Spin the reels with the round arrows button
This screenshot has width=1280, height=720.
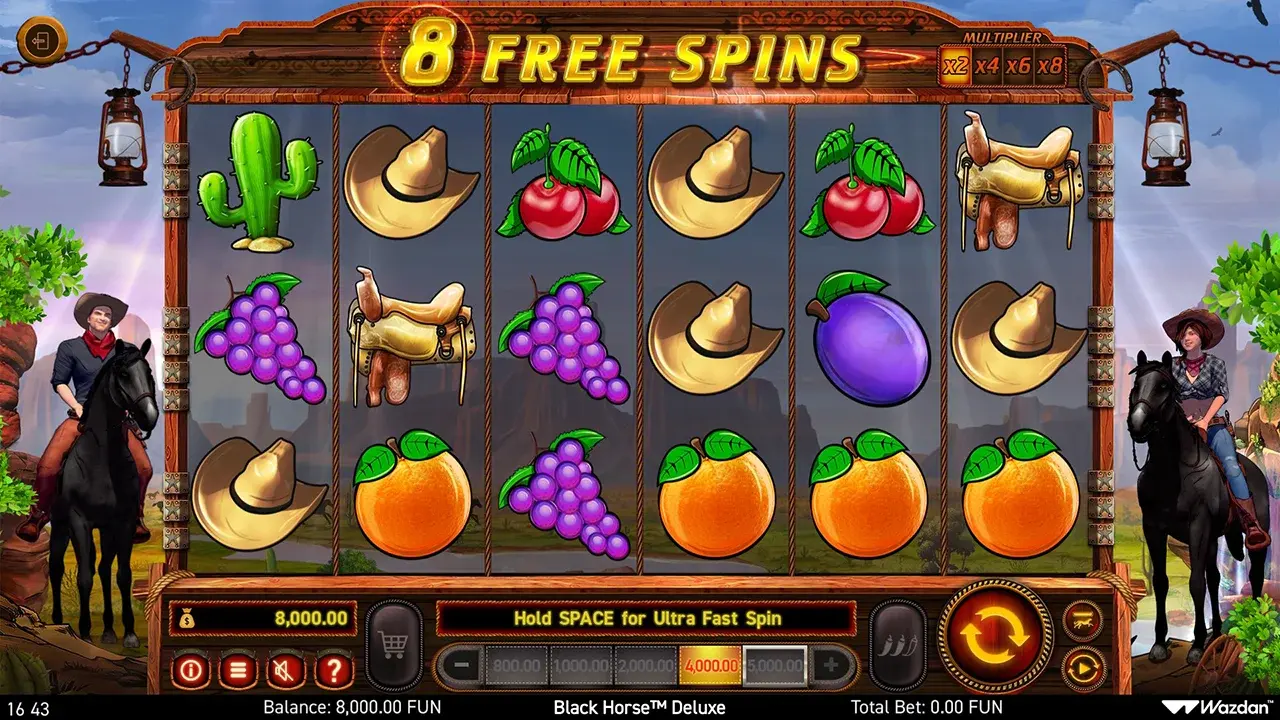(996, 636)
